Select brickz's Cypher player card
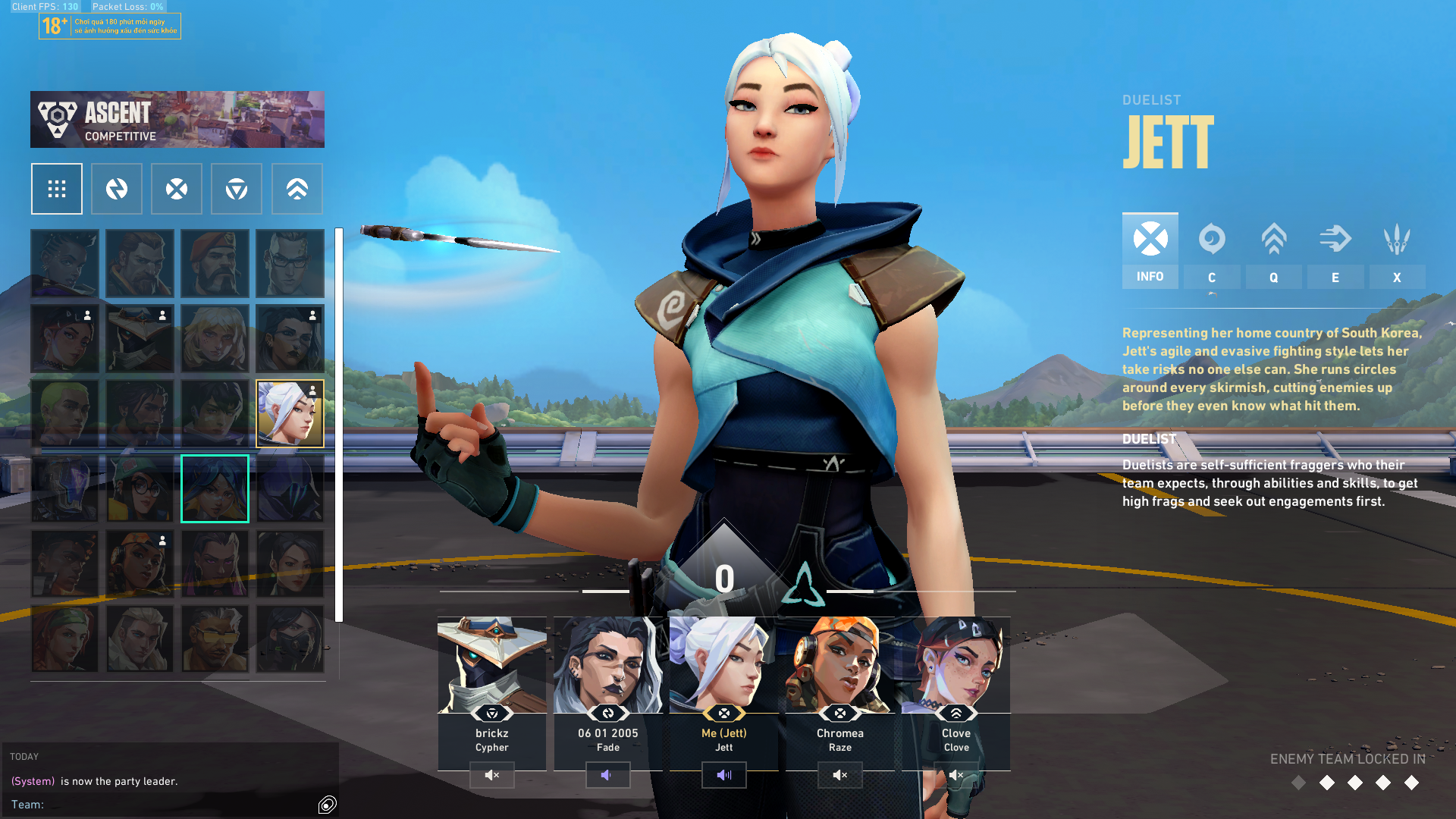This screenshot has width=1456, height=819. coord(492,682)
